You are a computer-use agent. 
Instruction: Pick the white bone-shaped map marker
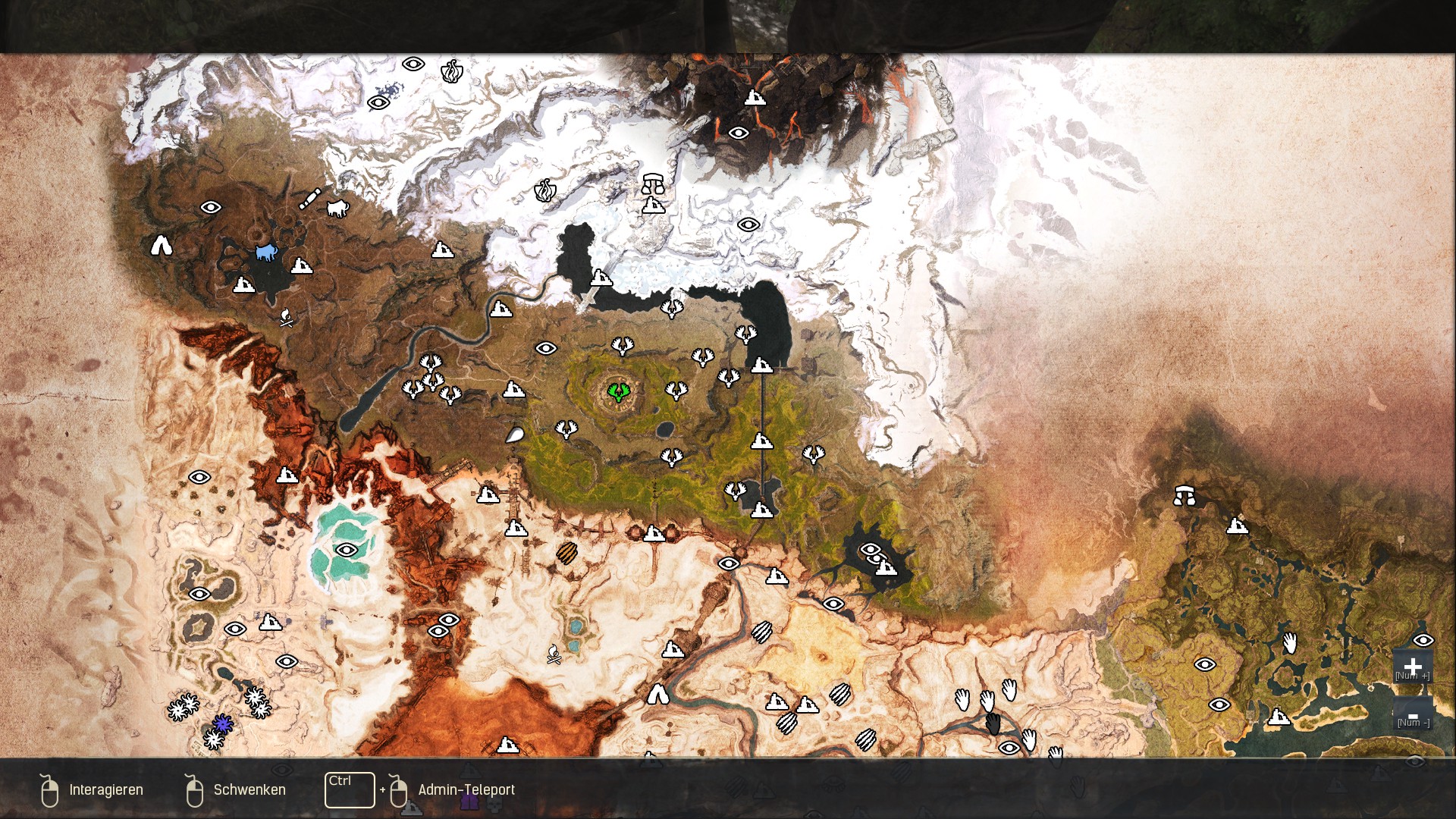[x=309, y=199]
